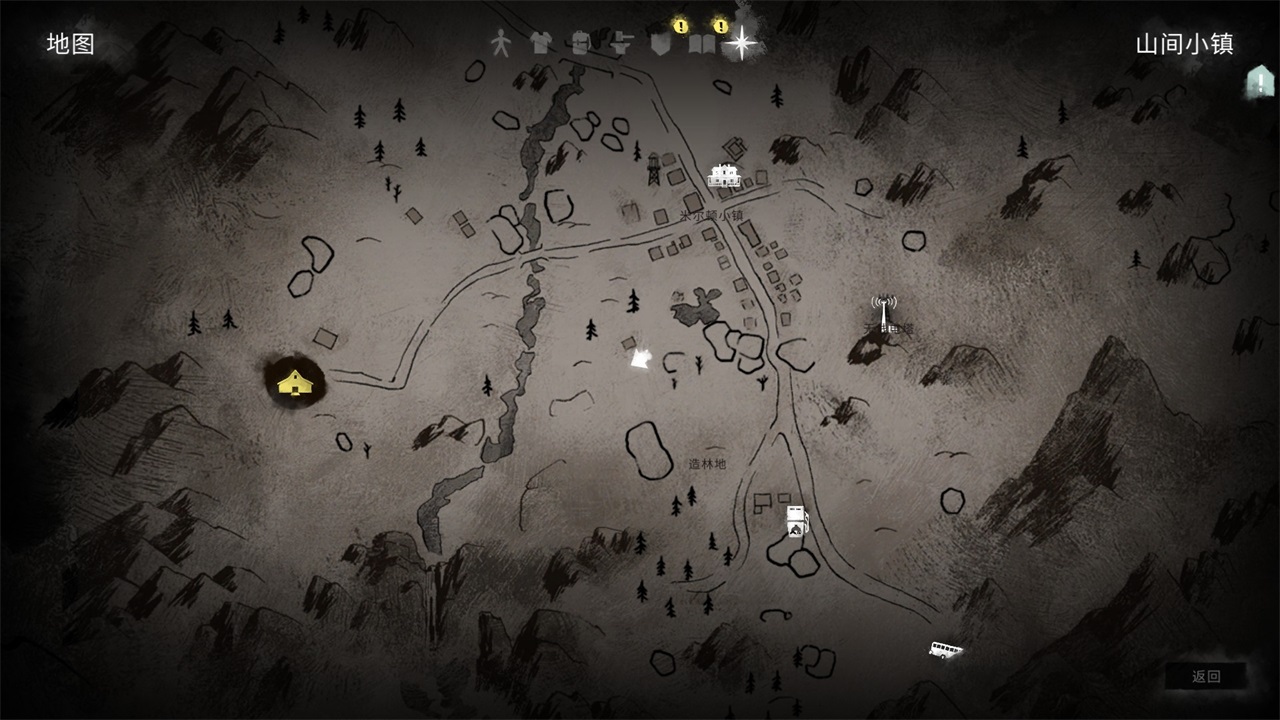Switch to the clothing shirt tab

(540, 43)
